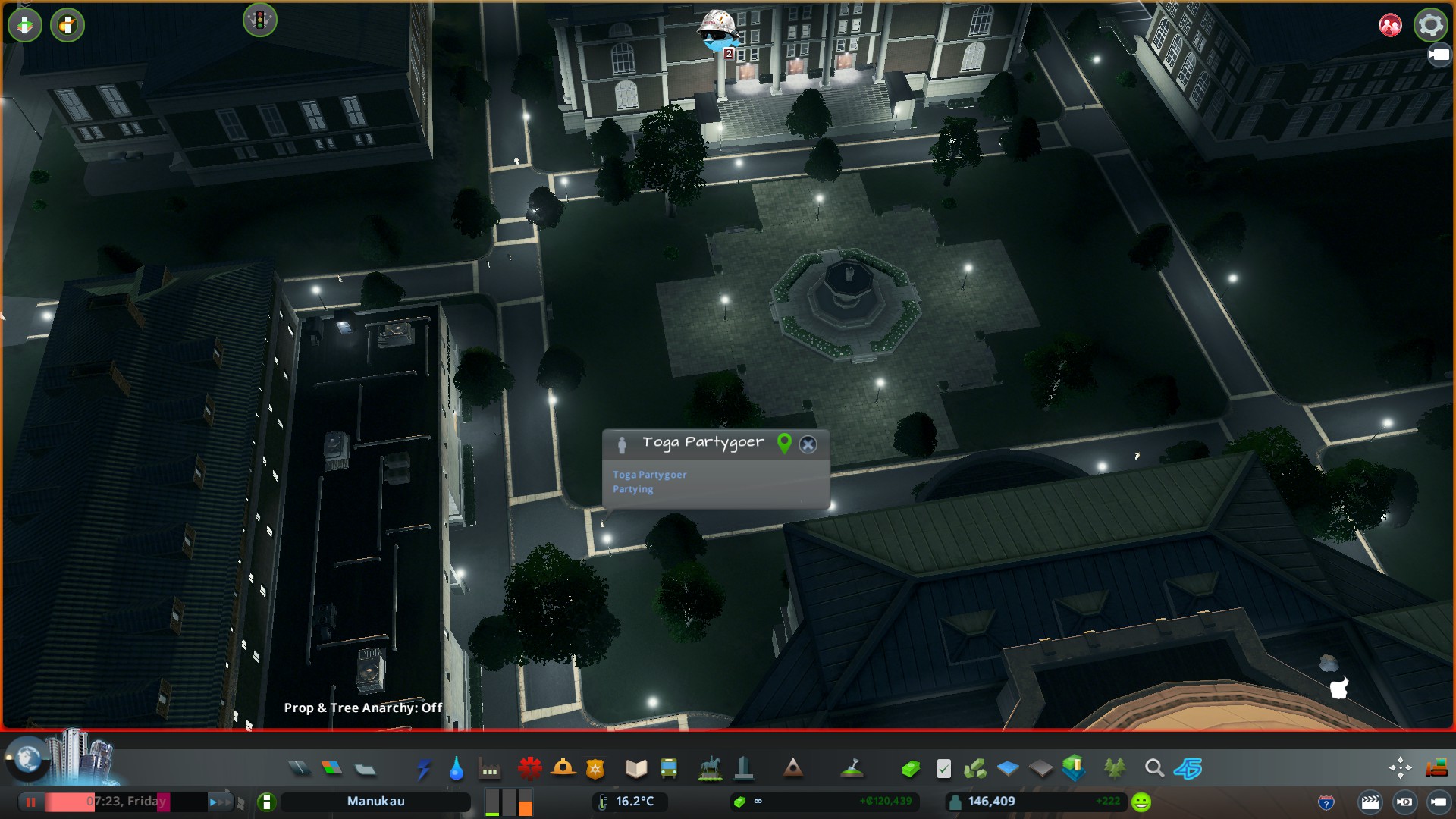Close the Toga Partygoer info panel

pos(808,444)
